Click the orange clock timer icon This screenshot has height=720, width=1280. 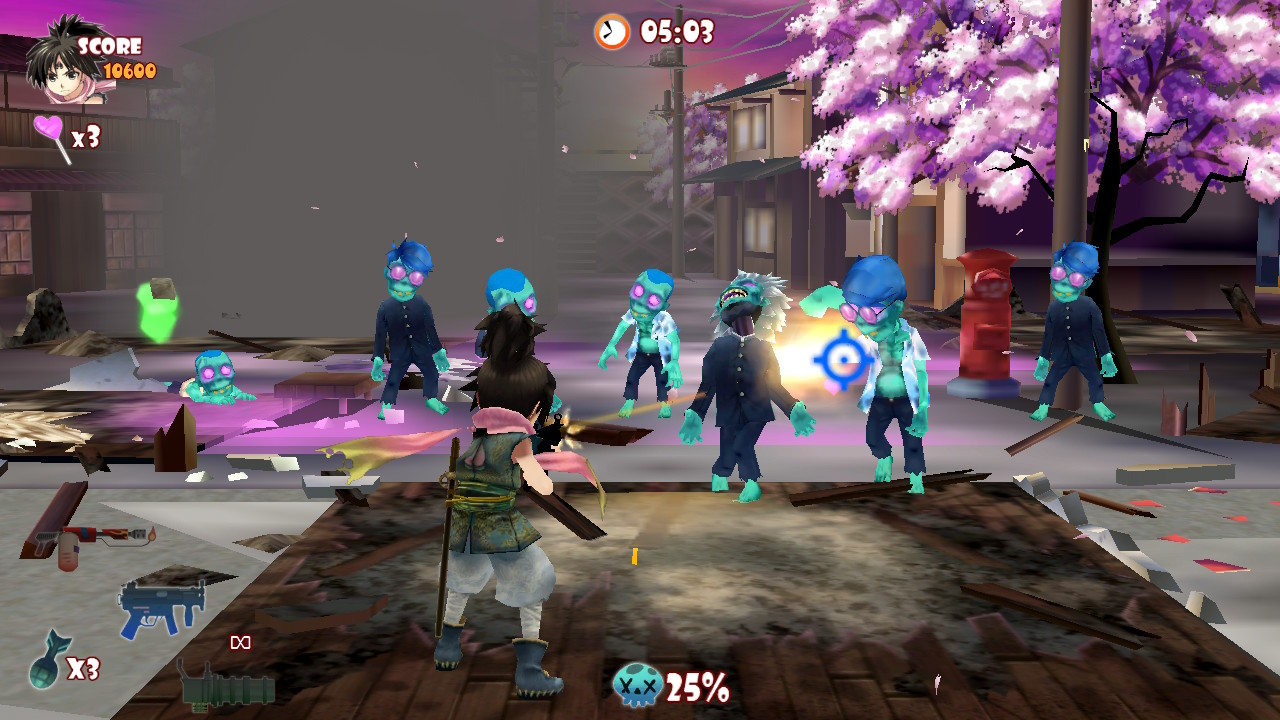(x=610, y=32)
